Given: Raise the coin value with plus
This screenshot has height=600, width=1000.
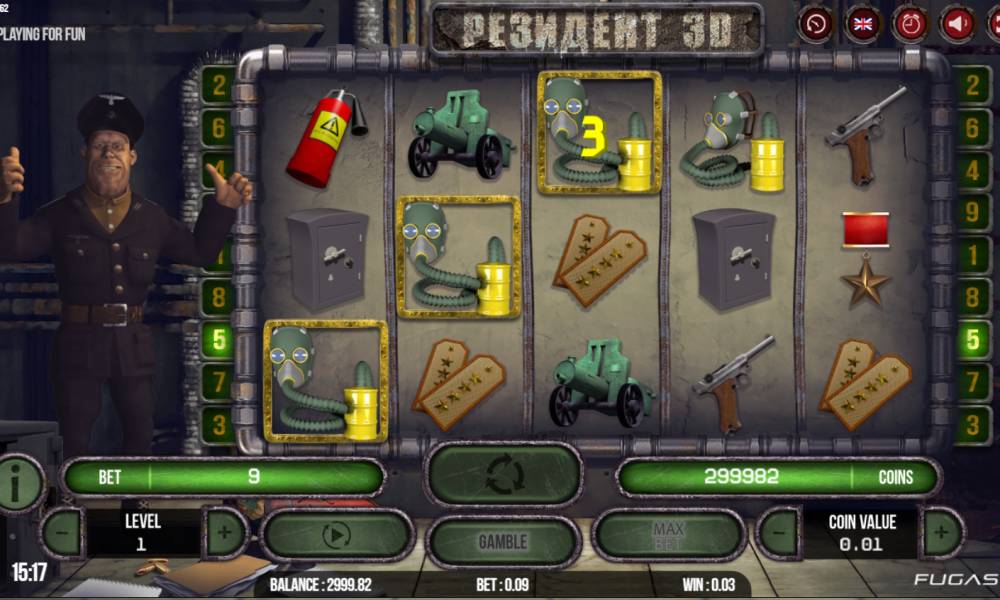Looking at the screenshot, I should (x=941, y=533).
